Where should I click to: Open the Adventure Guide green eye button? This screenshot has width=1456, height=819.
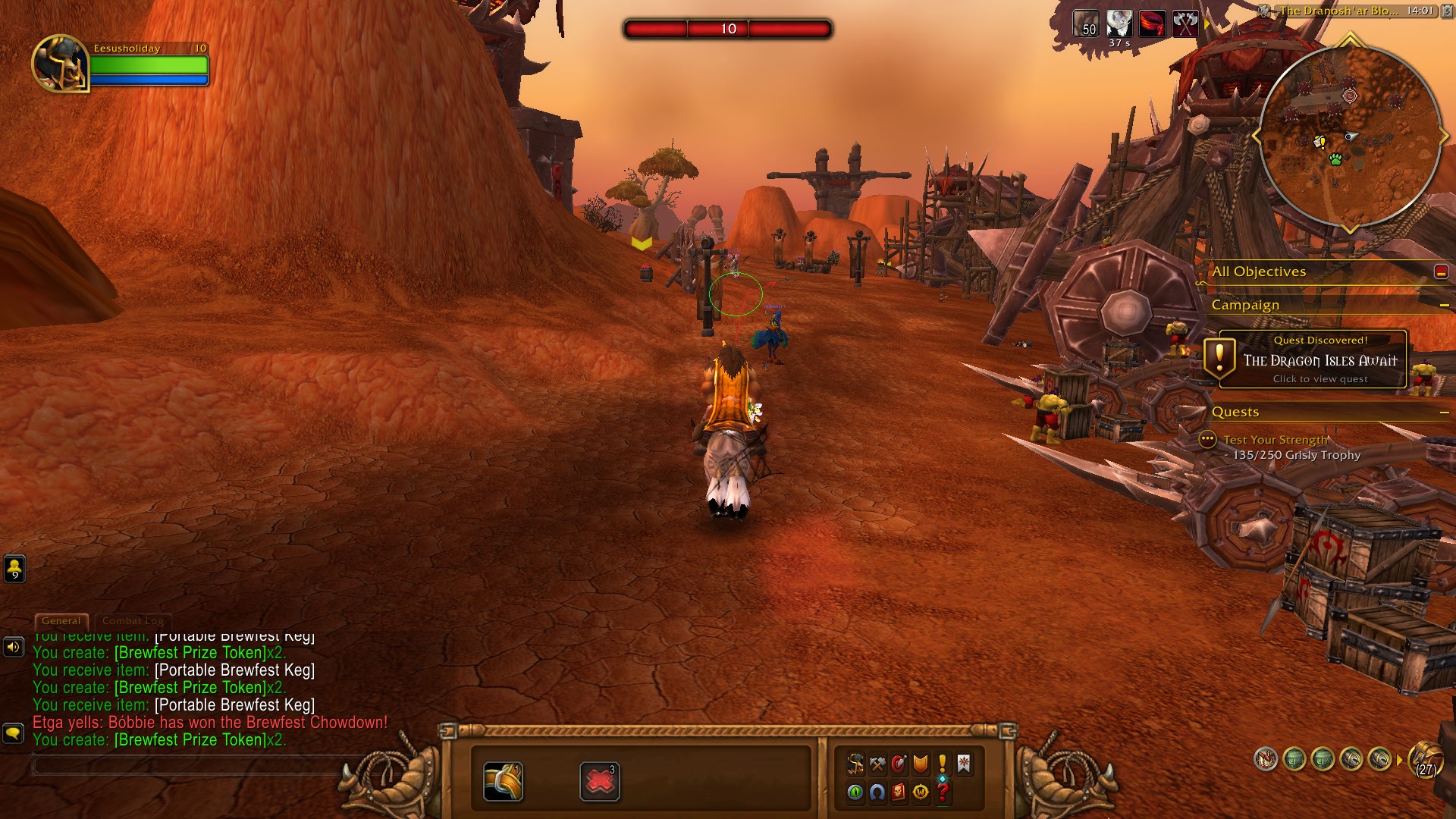click(855, 792)
